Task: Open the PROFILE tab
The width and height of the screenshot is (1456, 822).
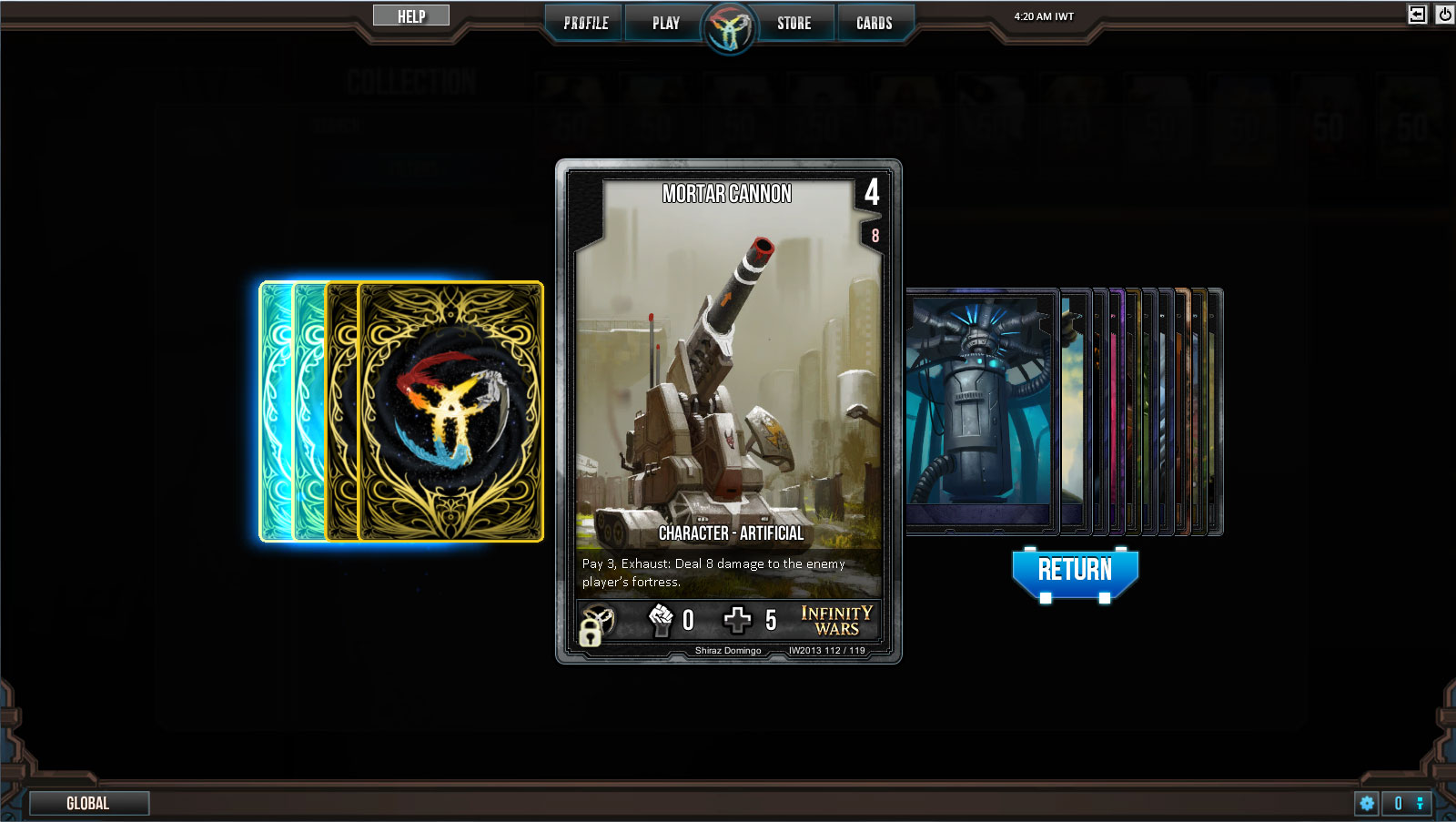Action: (583, 23)
